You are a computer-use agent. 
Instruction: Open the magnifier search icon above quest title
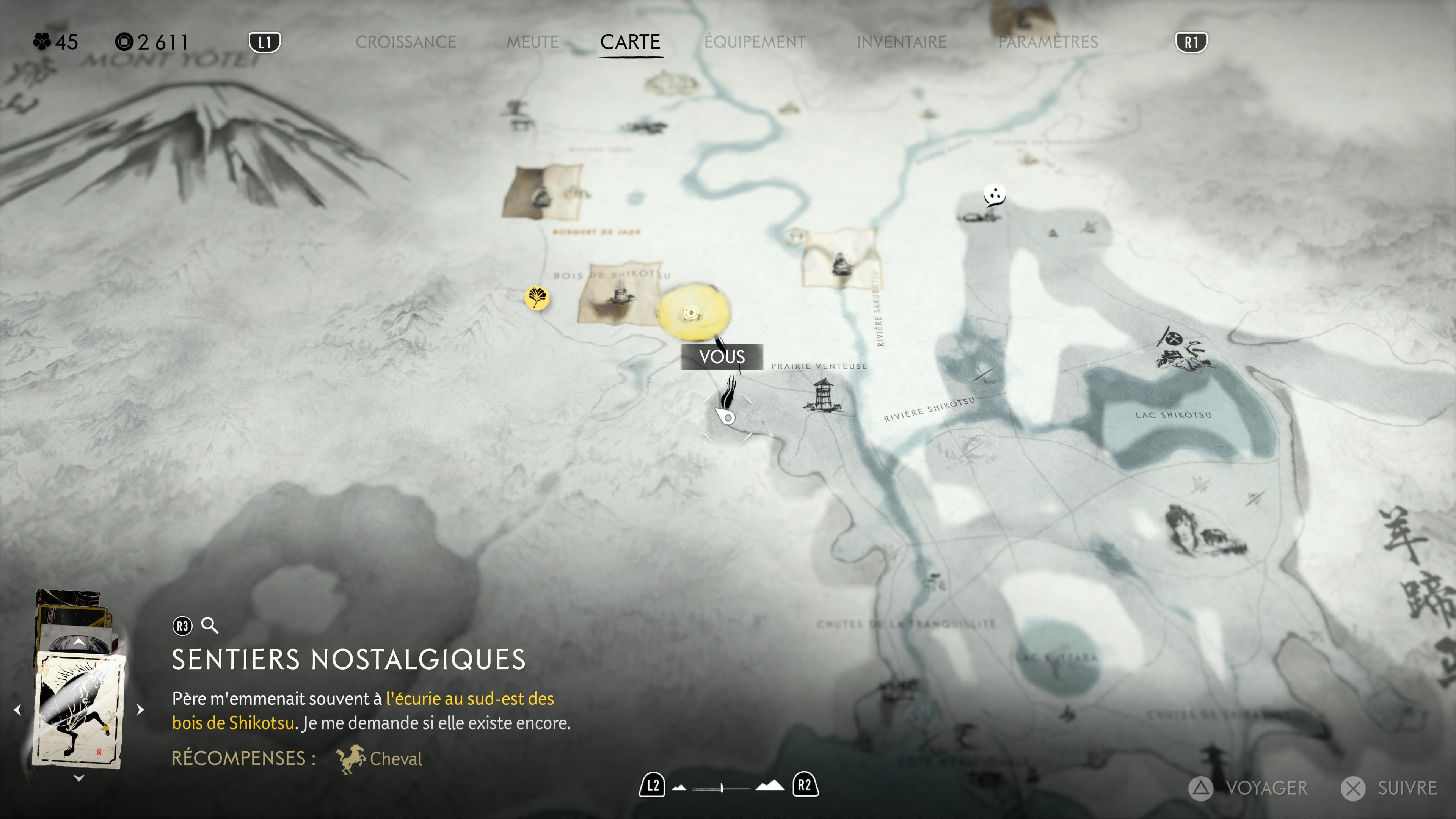click(210, 626)
